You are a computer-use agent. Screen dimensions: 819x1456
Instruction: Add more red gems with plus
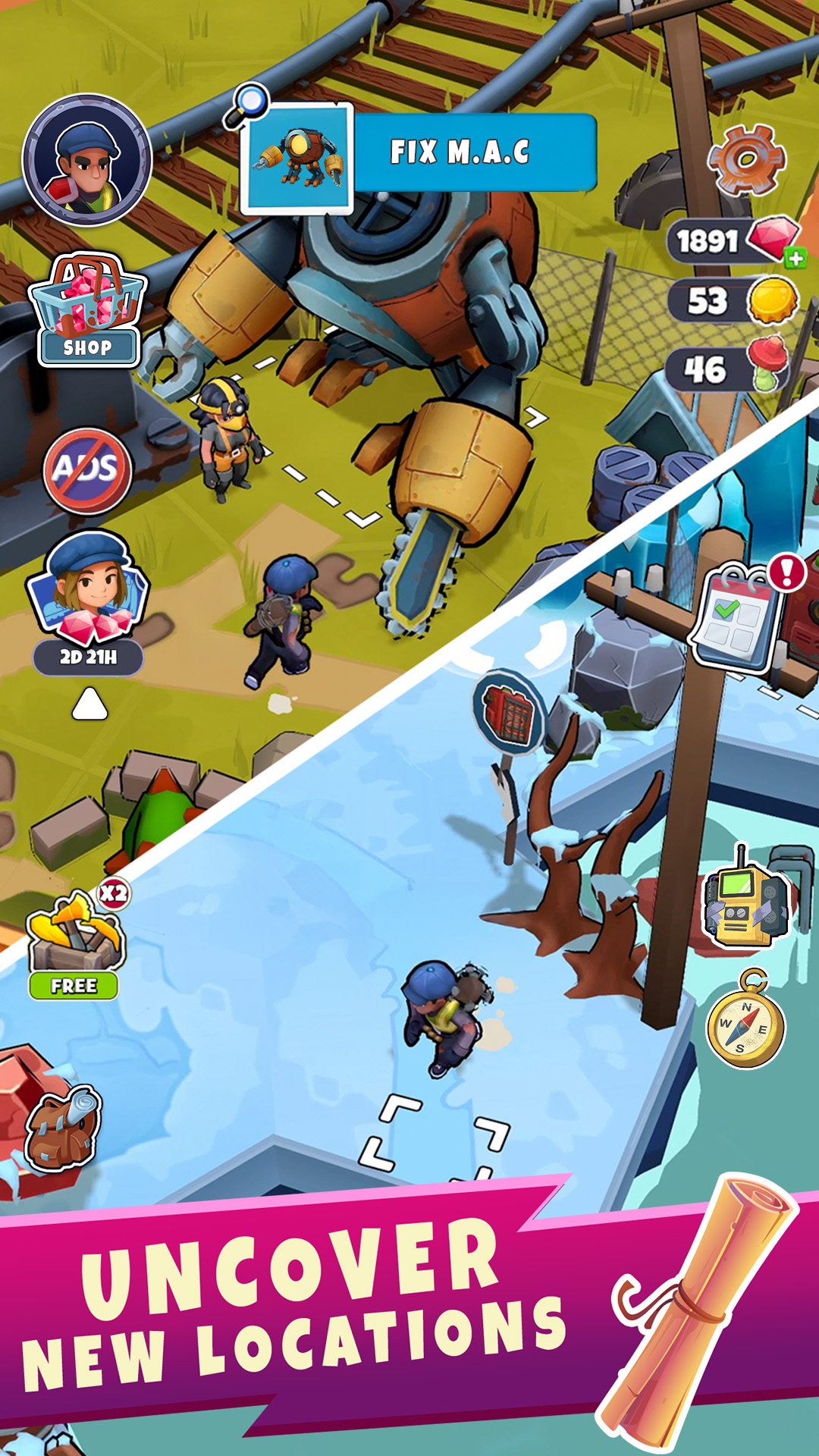tap(795, 259)
